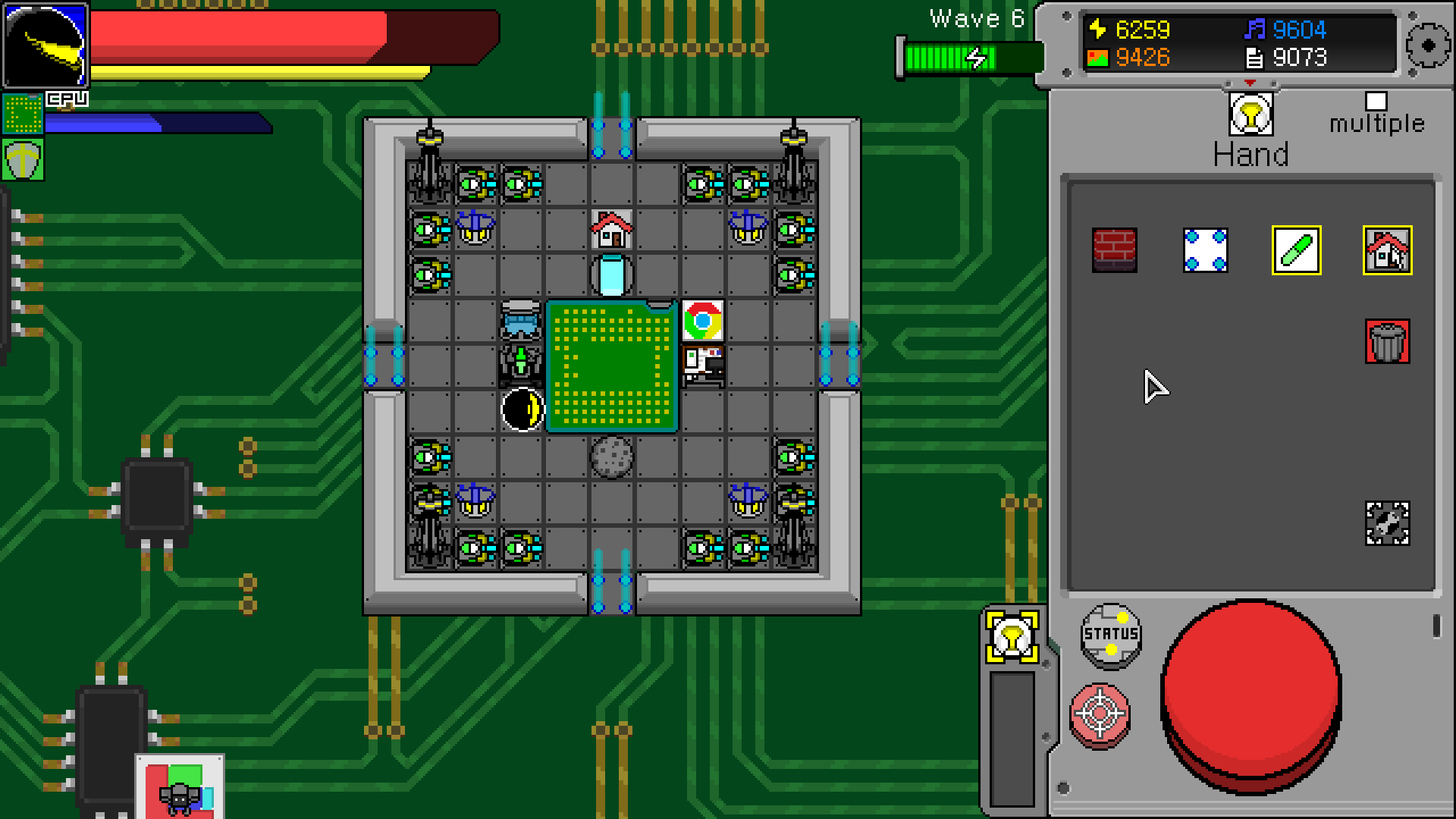Expand the Hand panel header
1456x819 pixels.
pyautogui.click(x=1252, y=154)
